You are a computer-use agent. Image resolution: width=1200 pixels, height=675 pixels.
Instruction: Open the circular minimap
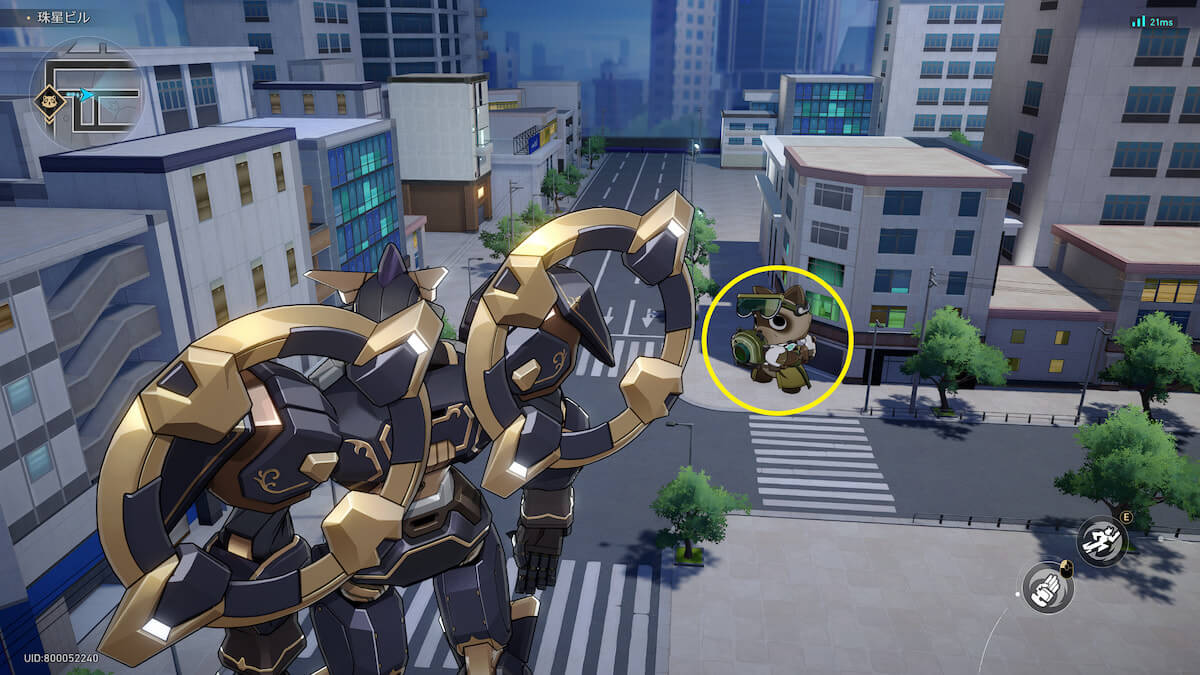pos(88,93)
